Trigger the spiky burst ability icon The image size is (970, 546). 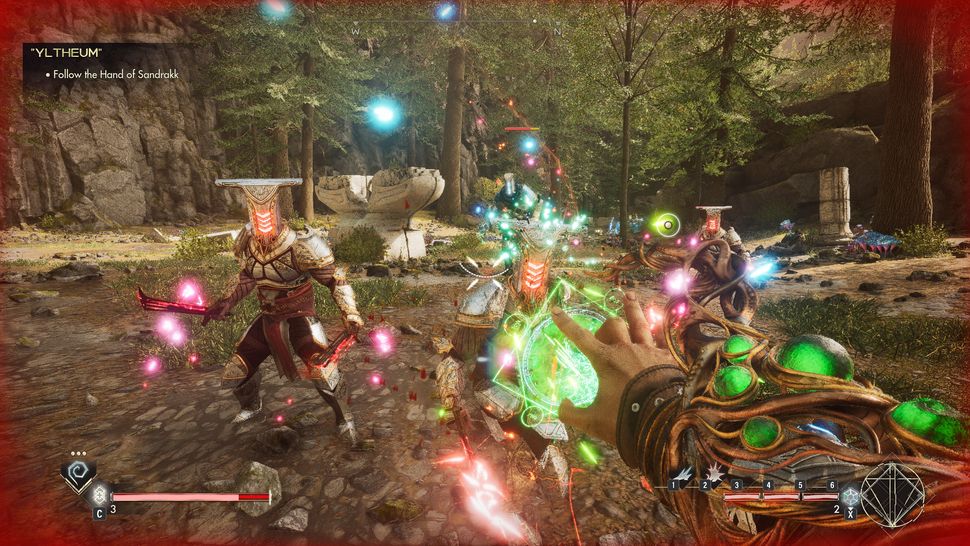(716, 472)
